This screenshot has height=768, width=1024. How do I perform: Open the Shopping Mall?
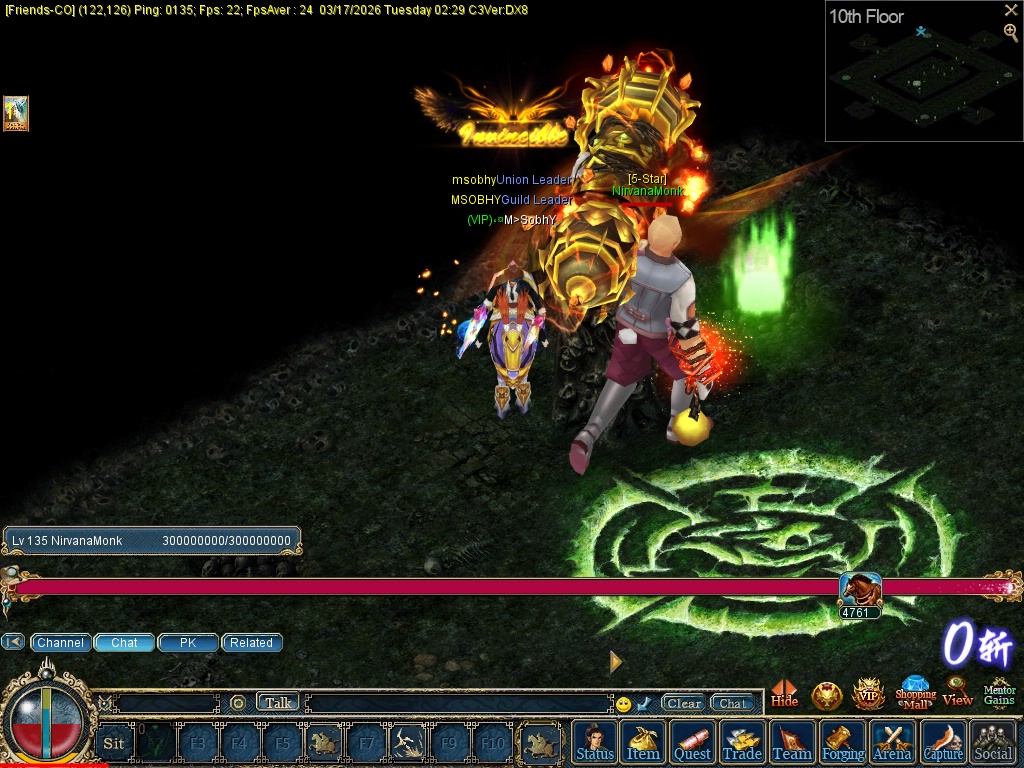point(915,692)
